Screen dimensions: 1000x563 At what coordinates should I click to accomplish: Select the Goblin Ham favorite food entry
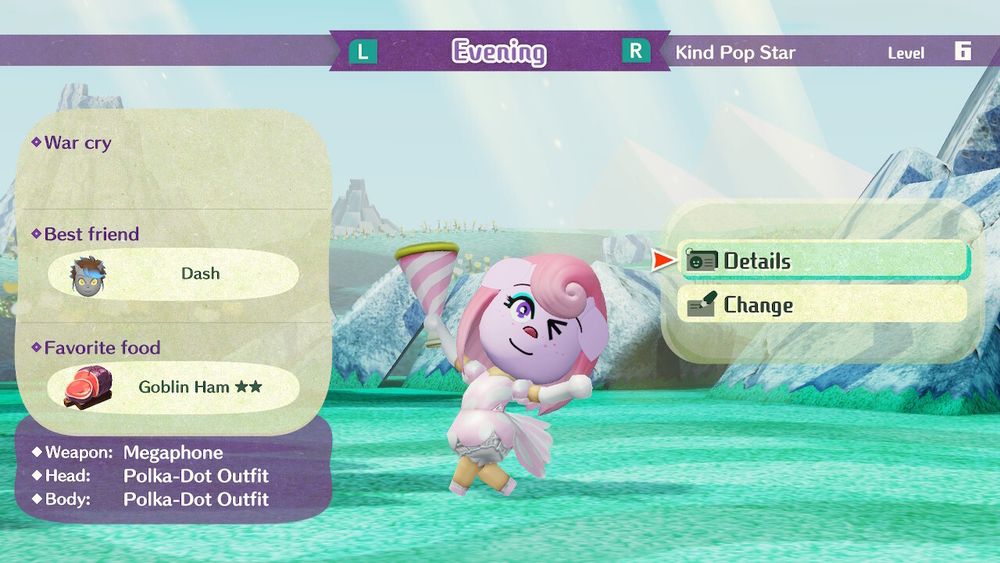tap(175, 387)
